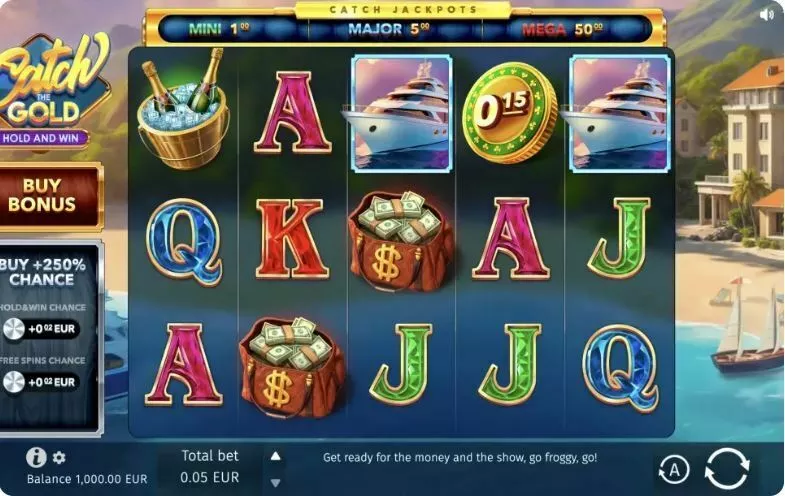Screen dimensions: 785x496
Task: Decrease total bet with down arrow
Action: pyautogui.click(x=275, y=482)
